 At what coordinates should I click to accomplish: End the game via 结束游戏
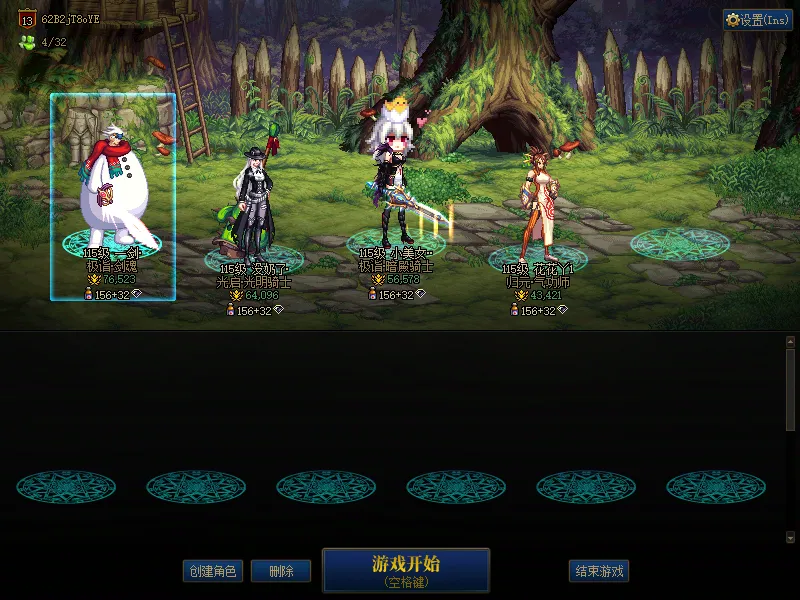(x=599, y=572)
